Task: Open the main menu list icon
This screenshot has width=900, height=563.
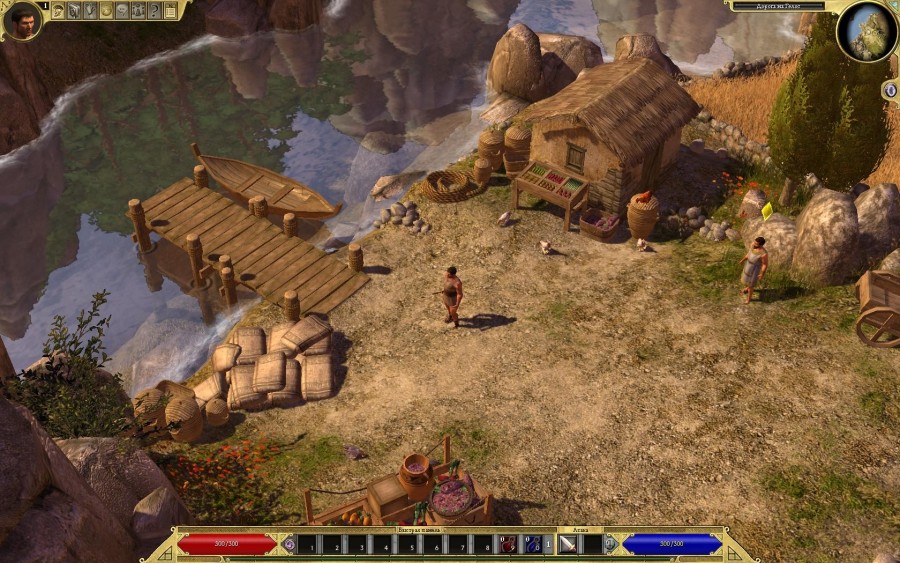Action: 170,11
